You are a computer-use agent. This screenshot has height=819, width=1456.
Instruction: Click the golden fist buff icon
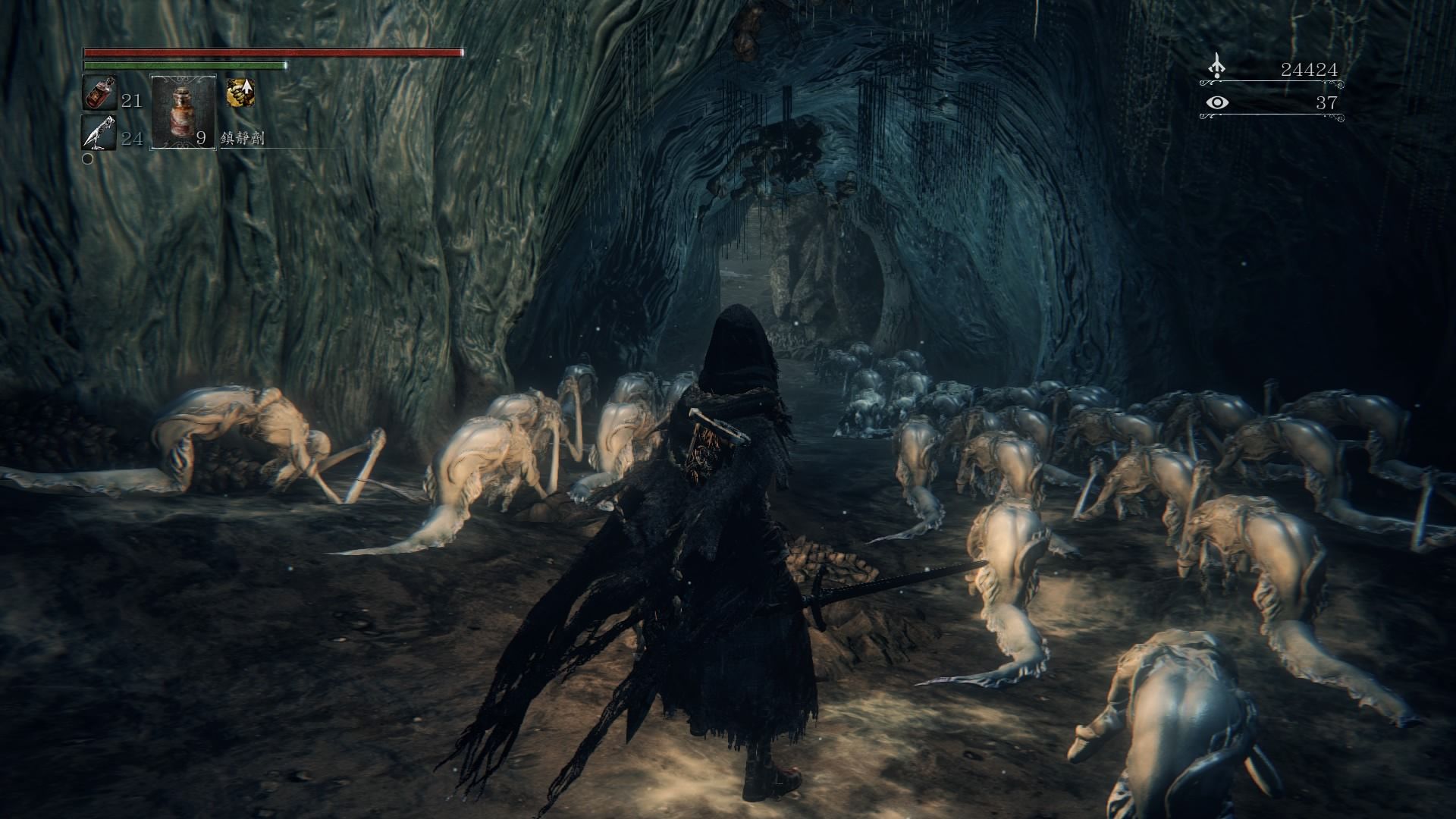(240, 93)
